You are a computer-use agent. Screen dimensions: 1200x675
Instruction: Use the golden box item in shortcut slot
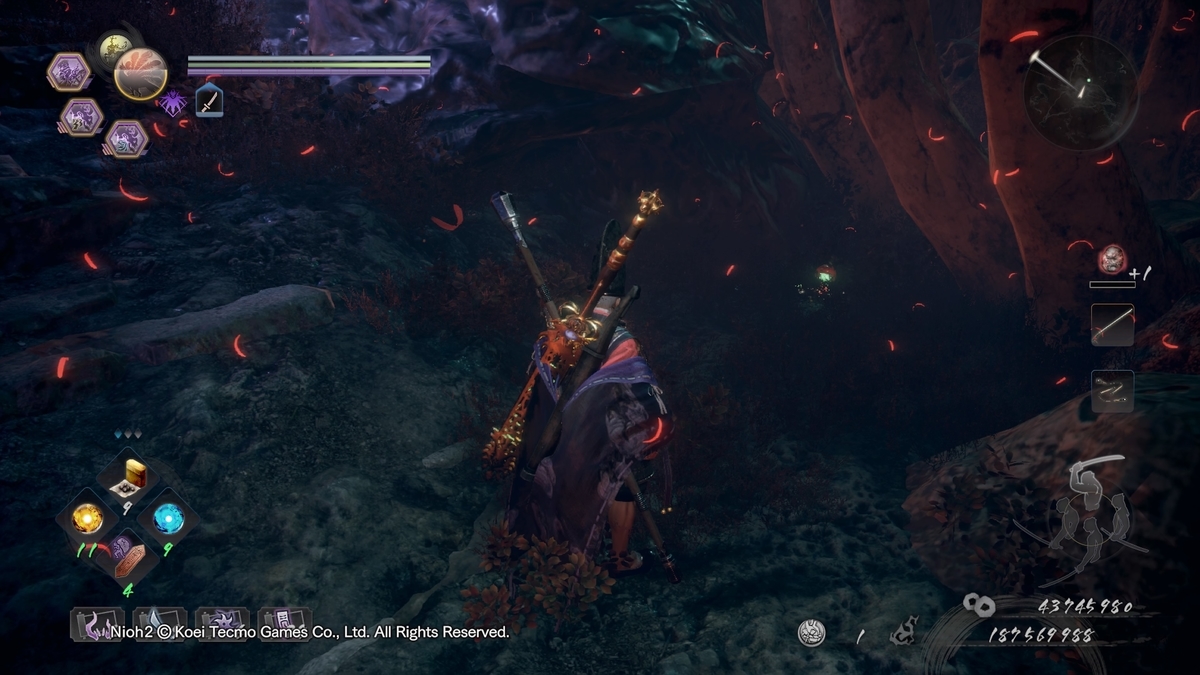point(129,477)
